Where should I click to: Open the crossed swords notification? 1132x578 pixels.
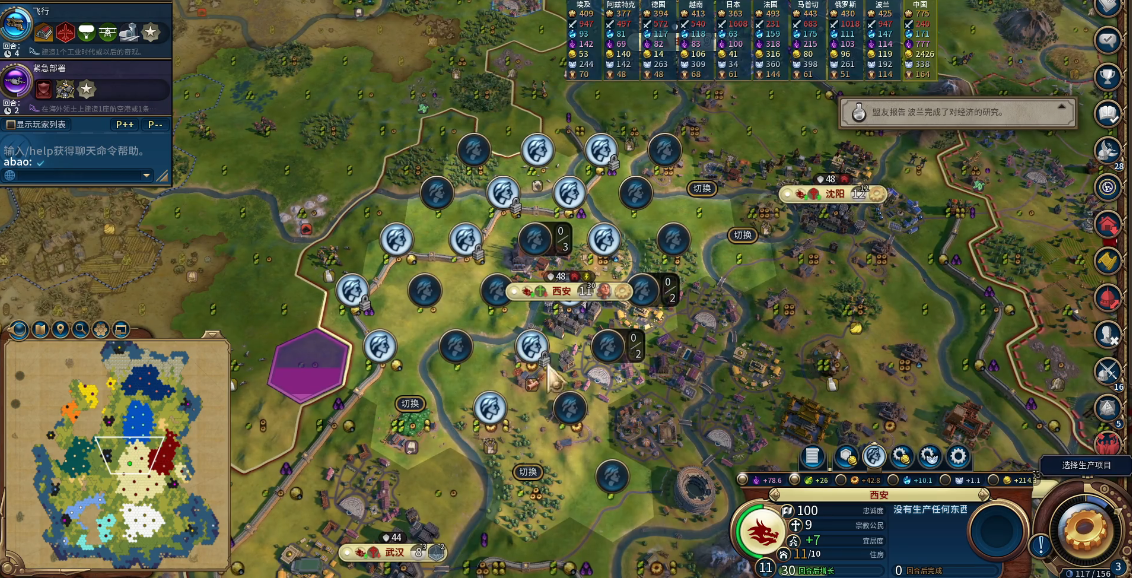1106,371
